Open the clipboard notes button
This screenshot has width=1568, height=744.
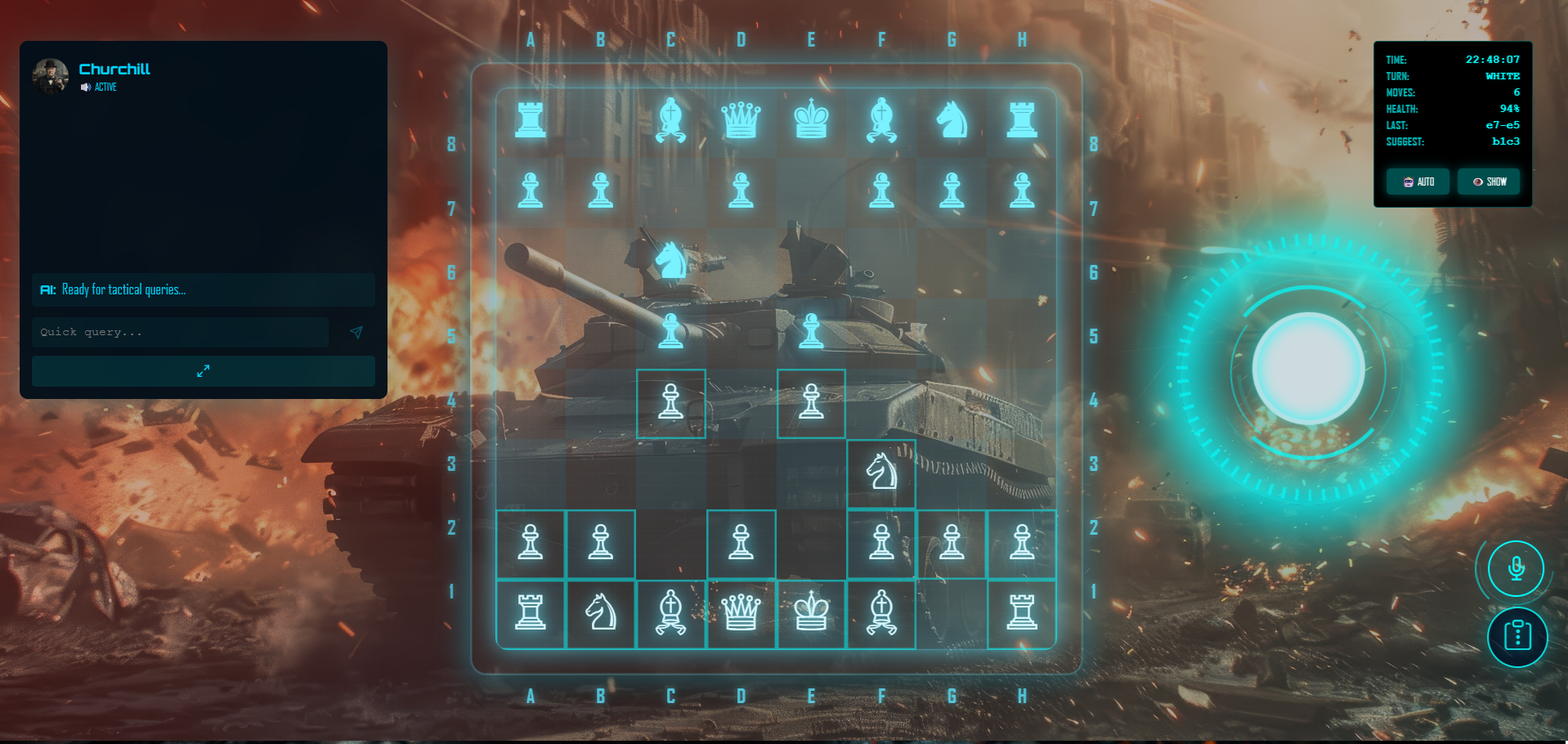pyautogui.click(x=1517, y=635)
